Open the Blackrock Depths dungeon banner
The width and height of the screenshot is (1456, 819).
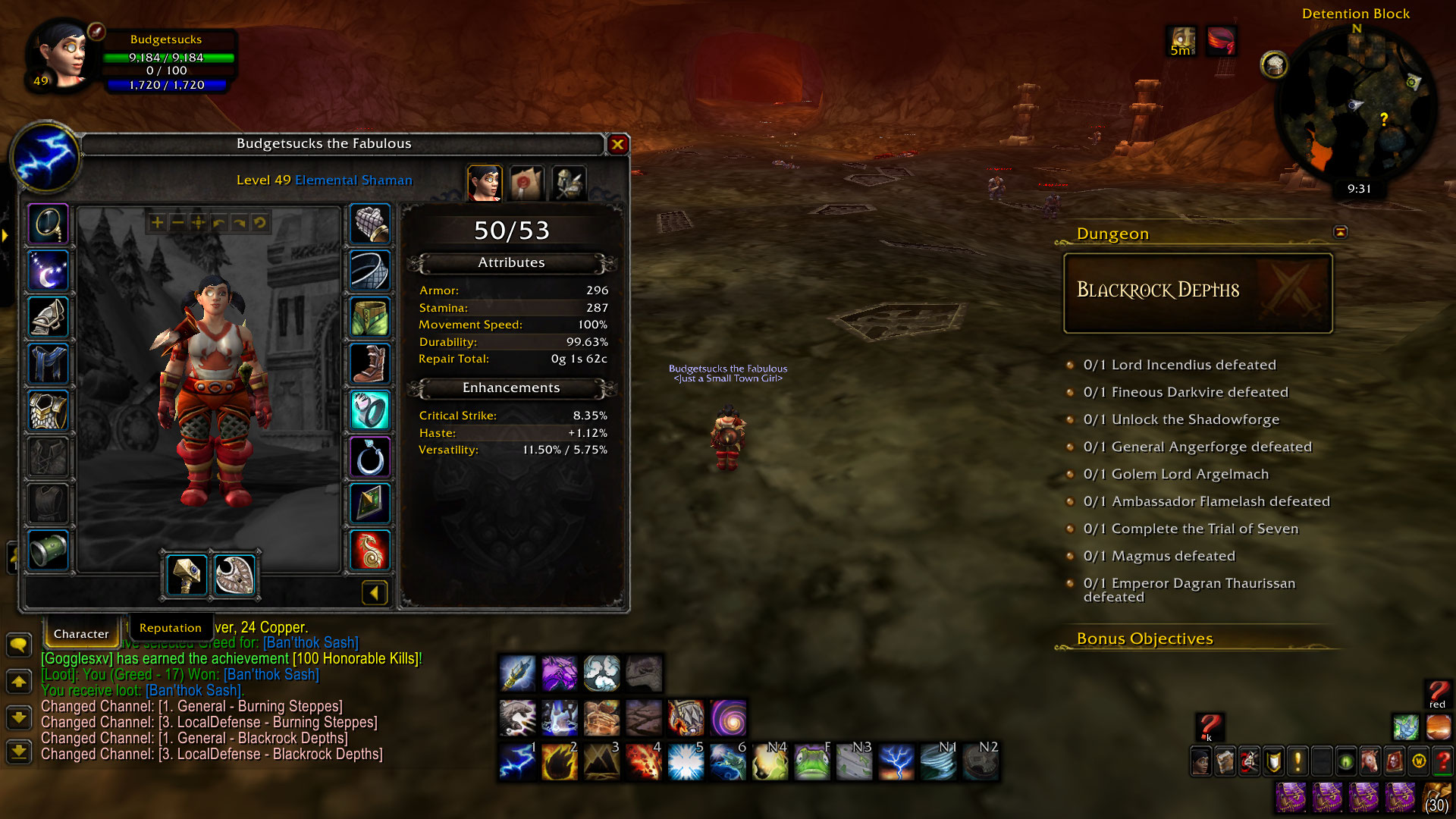tap(1197, 293)
